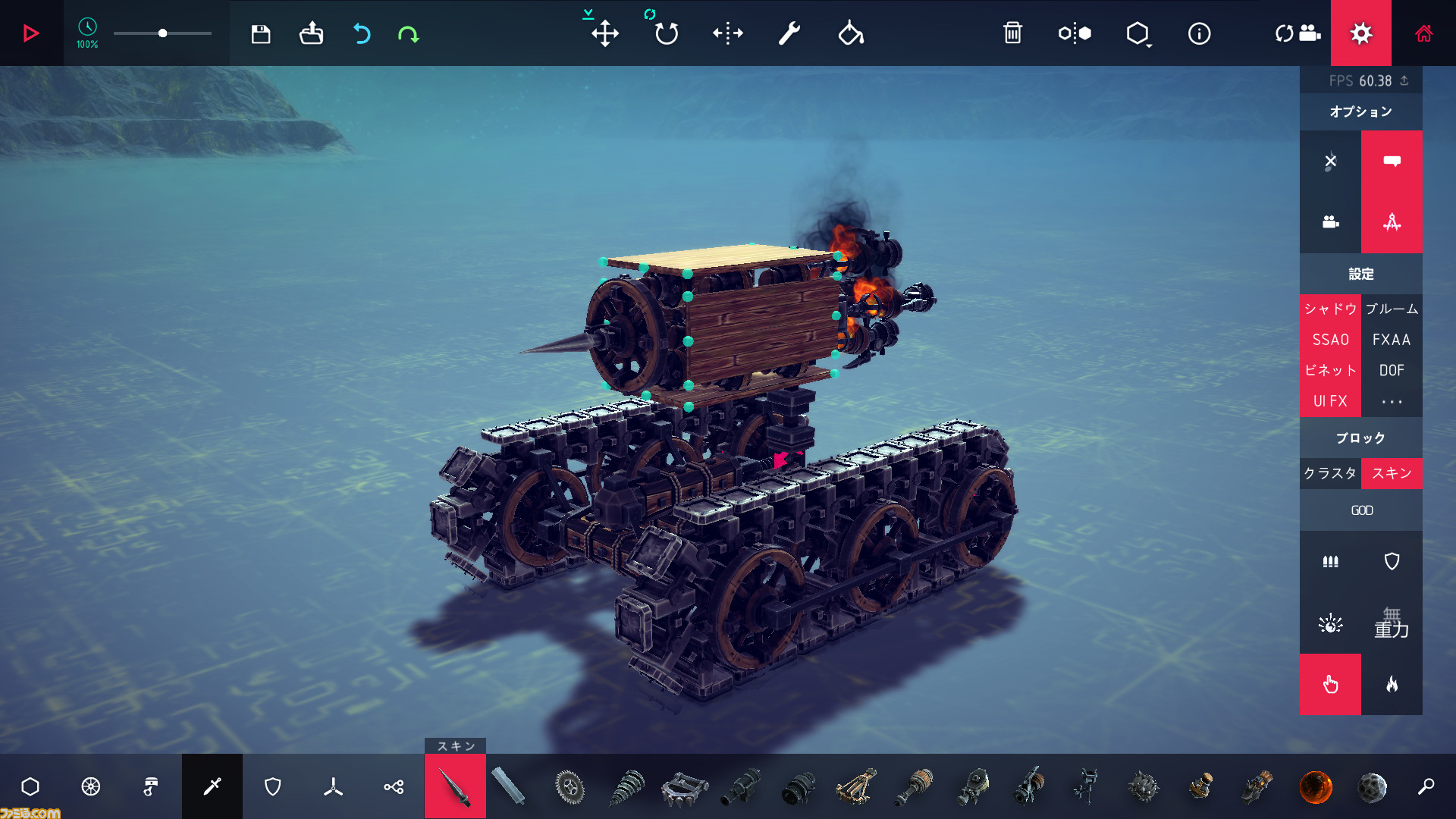This screenshot has height=819, width=1456.
Task: Select the Mirror tool in the toolbar
Action: click(x=727, y=33)
